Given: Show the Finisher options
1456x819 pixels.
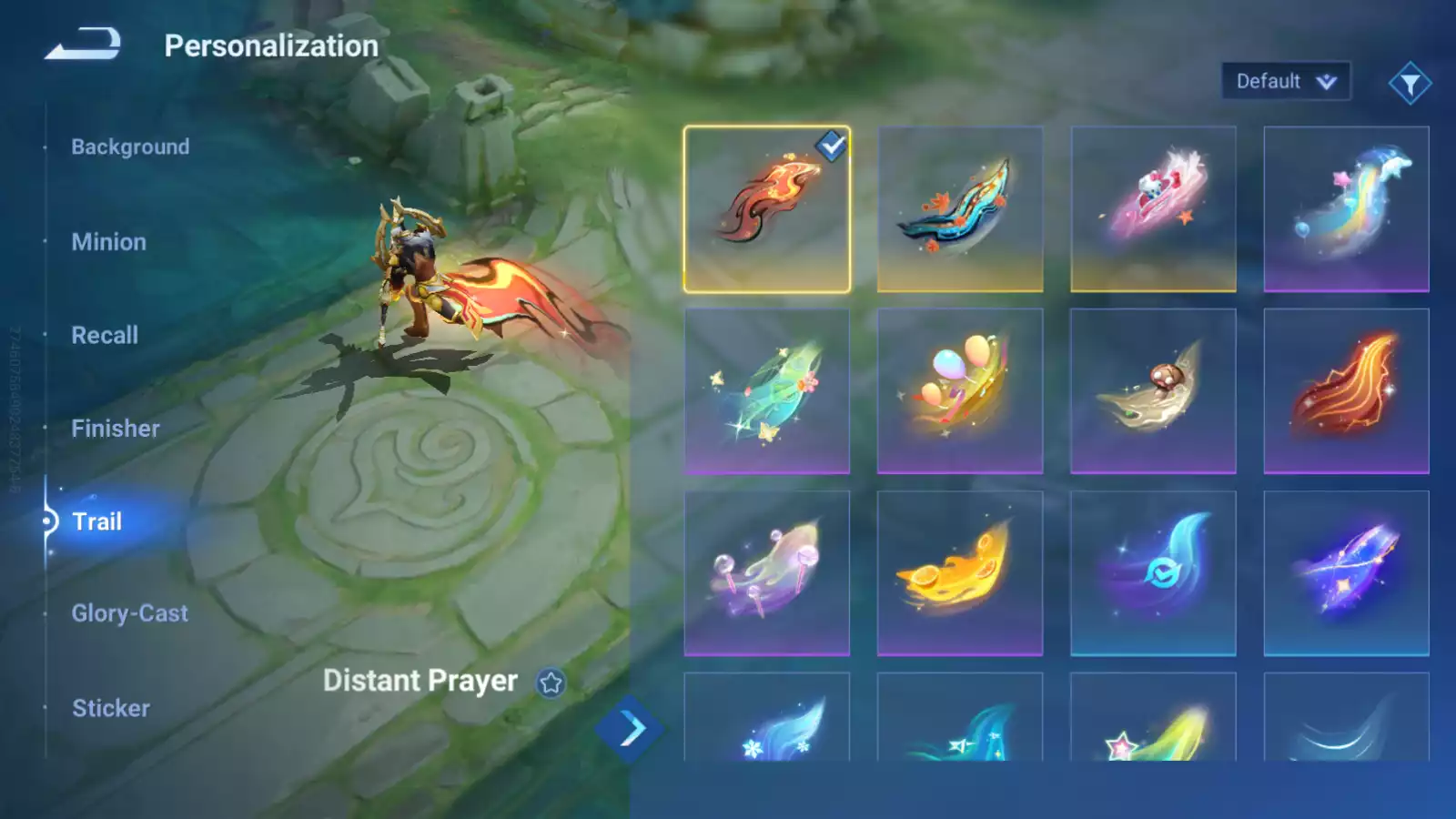Looking at the screenshot, I should tap(116, 429).
